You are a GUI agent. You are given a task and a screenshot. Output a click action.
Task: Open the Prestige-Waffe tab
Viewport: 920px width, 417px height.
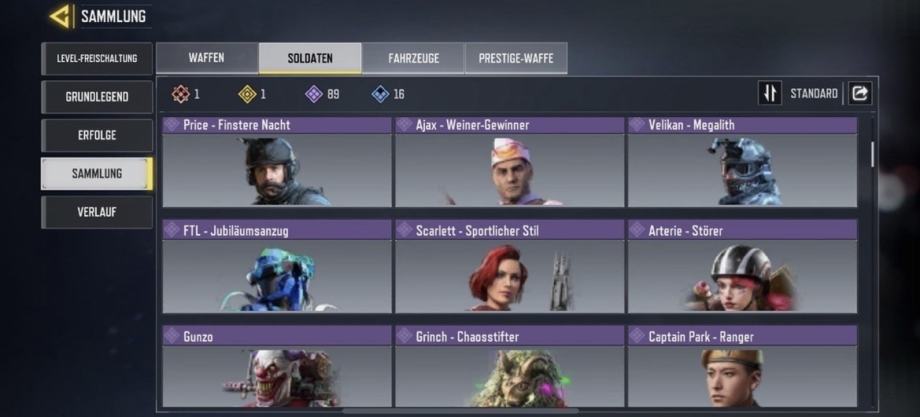click(516, 58)
